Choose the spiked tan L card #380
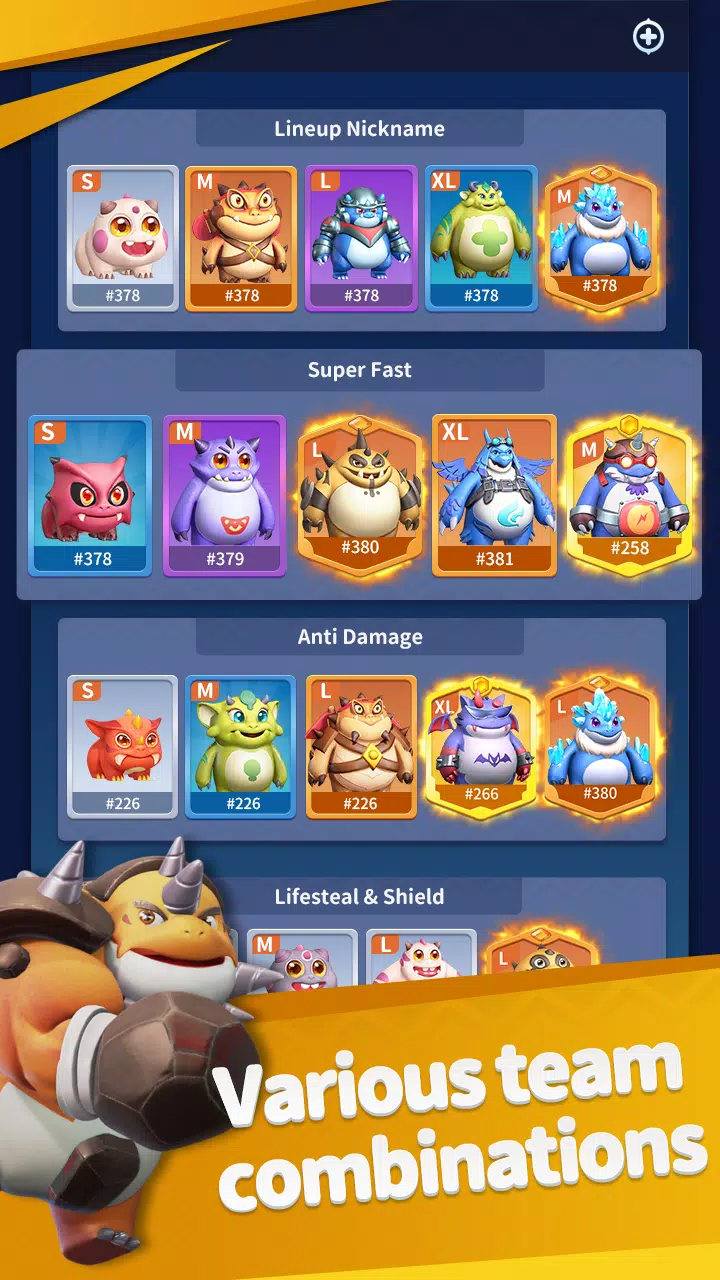The width and height of the screenshot is (720, 1280). pyautogui.click(x=360, y=495)
